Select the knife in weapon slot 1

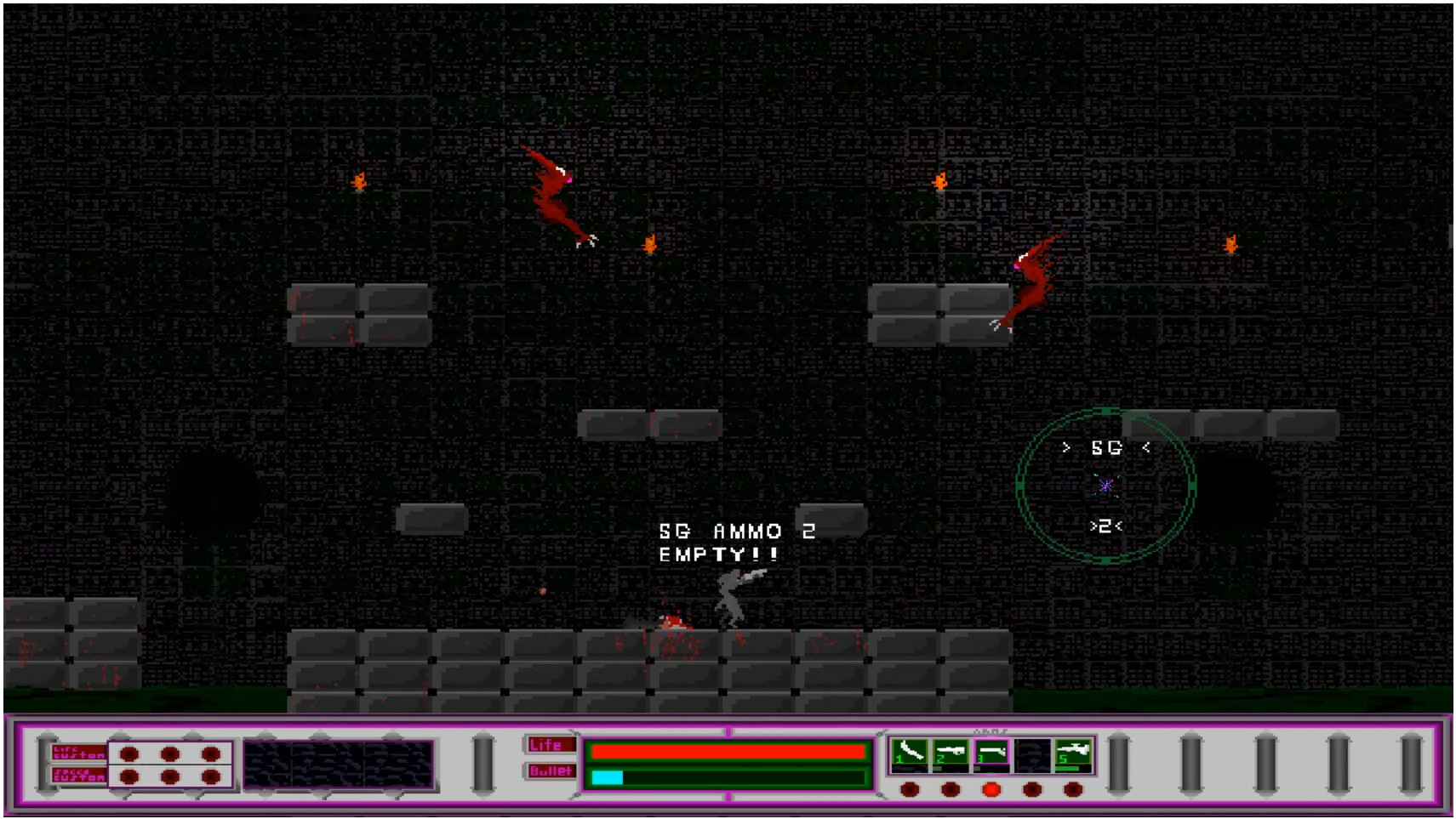[x=909, y=751]
